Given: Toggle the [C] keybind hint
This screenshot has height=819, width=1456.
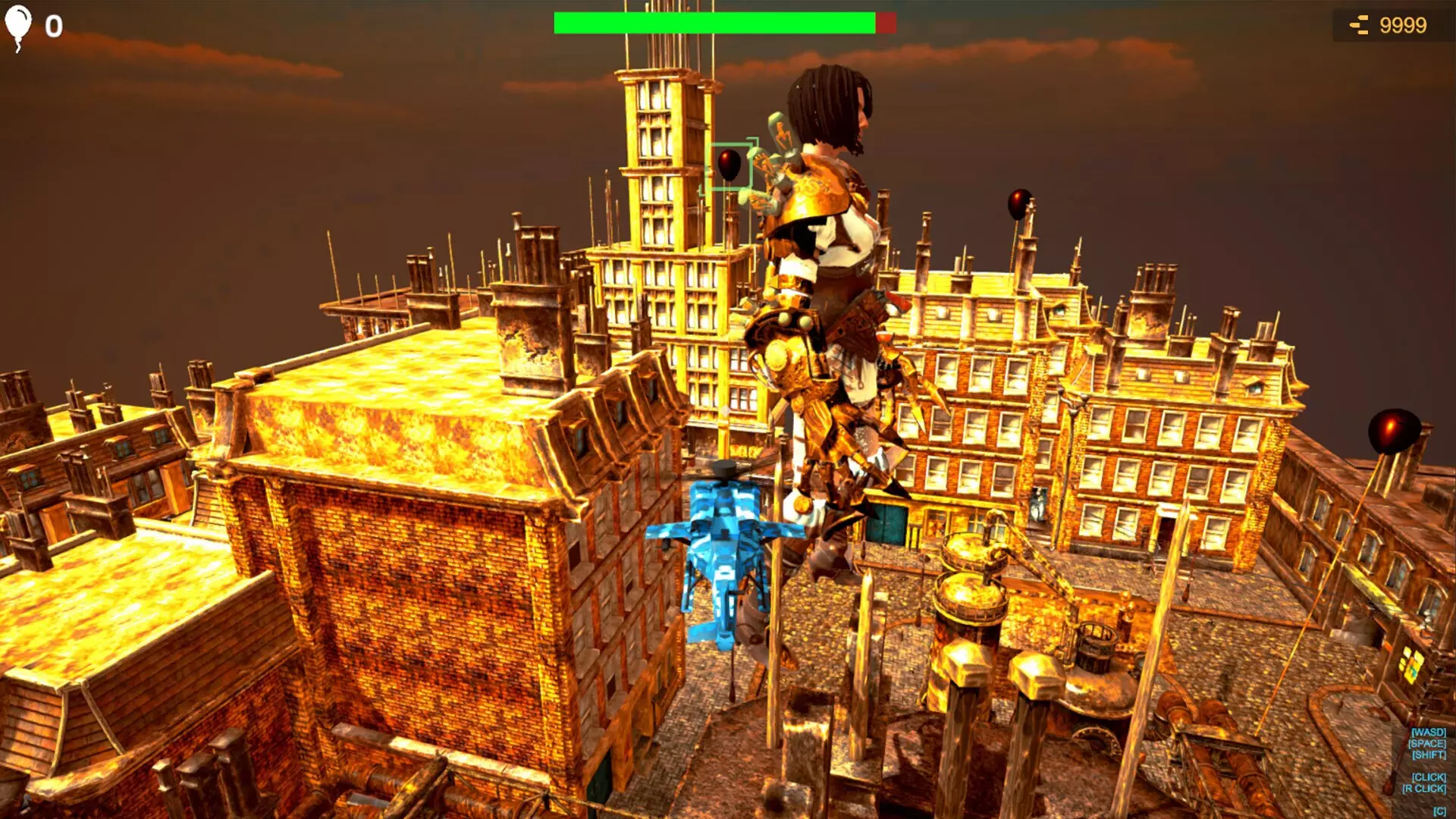Looking at the screenshot, I should [1439, 810].
